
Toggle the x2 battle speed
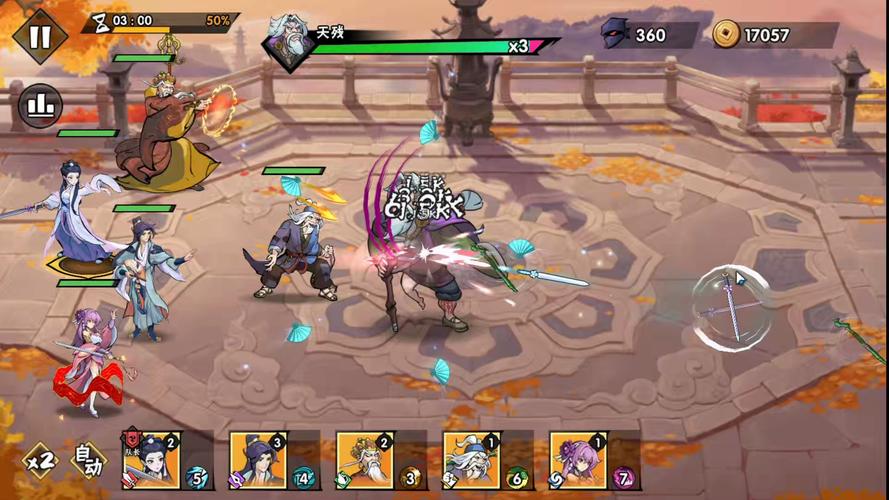[x=41, y=461]
